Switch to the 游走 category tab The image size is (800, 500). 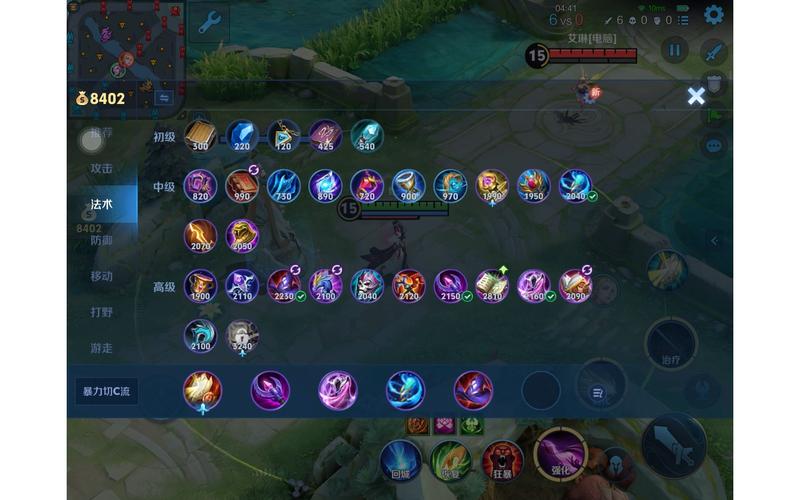coord(102,348)
